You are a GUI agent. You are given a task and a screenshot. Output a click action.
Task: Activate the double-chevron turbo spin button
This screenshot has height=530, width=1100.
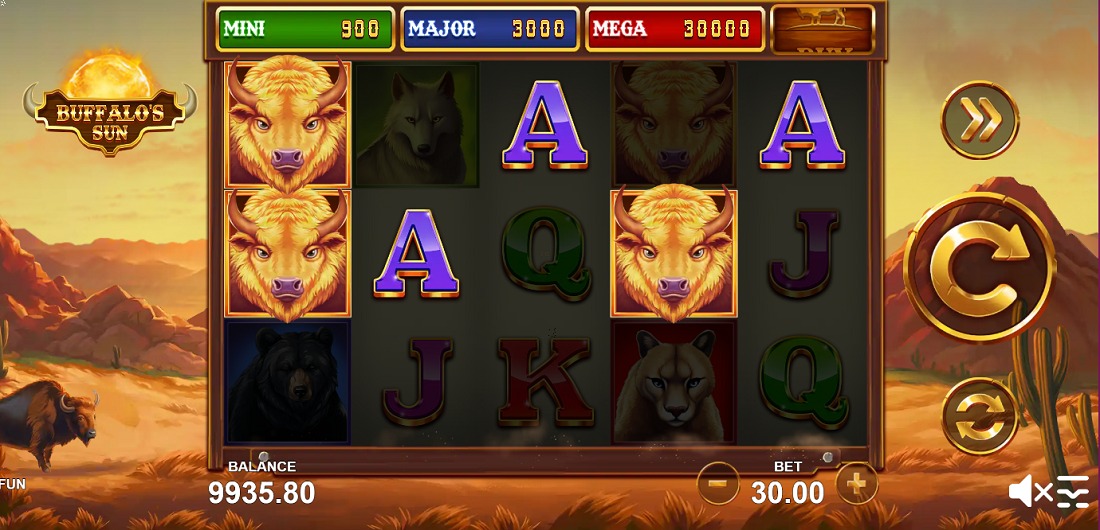[980, 120]
